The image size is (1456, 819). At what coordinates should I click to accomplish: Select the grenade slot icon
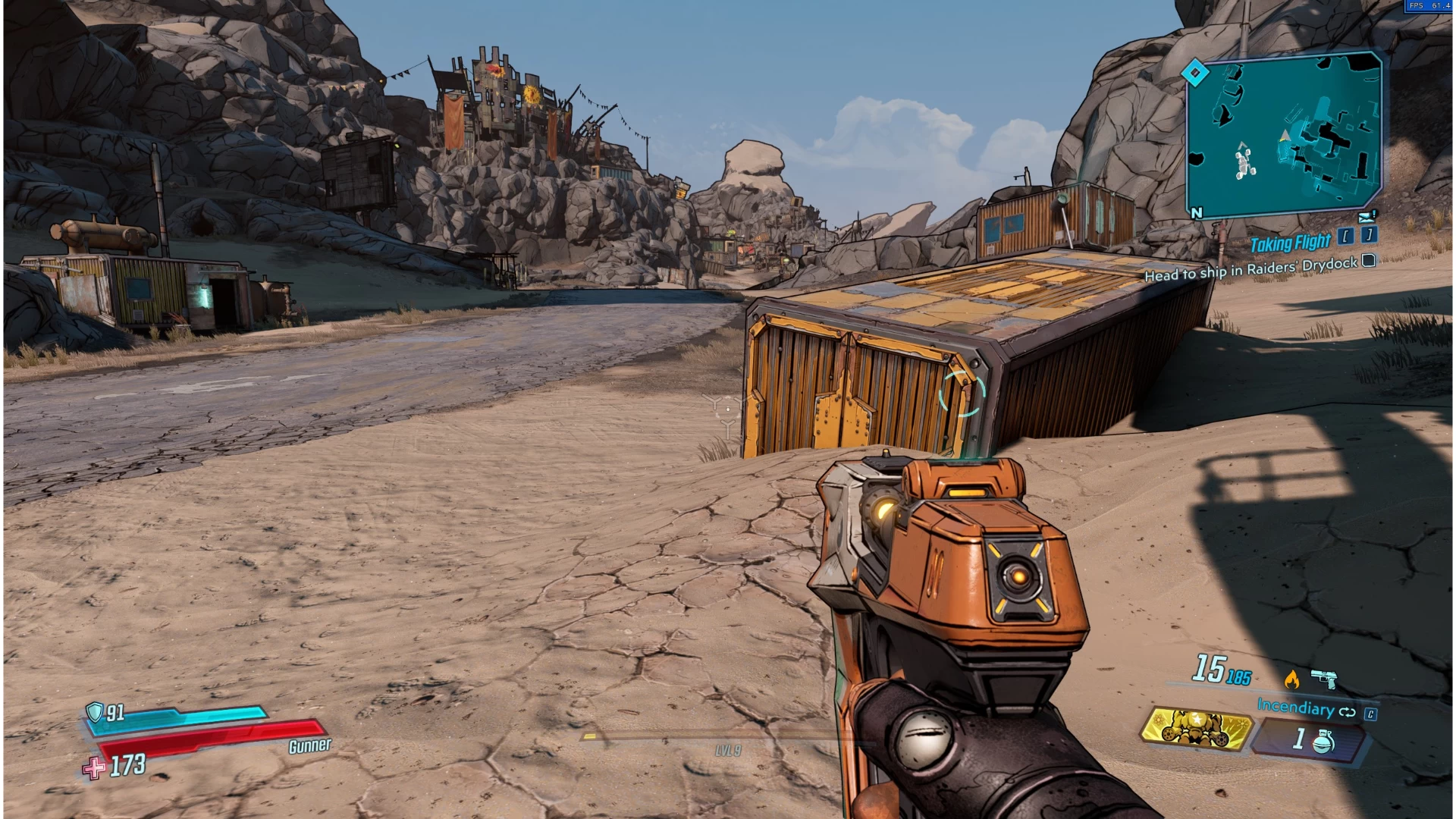point(1323,741)
